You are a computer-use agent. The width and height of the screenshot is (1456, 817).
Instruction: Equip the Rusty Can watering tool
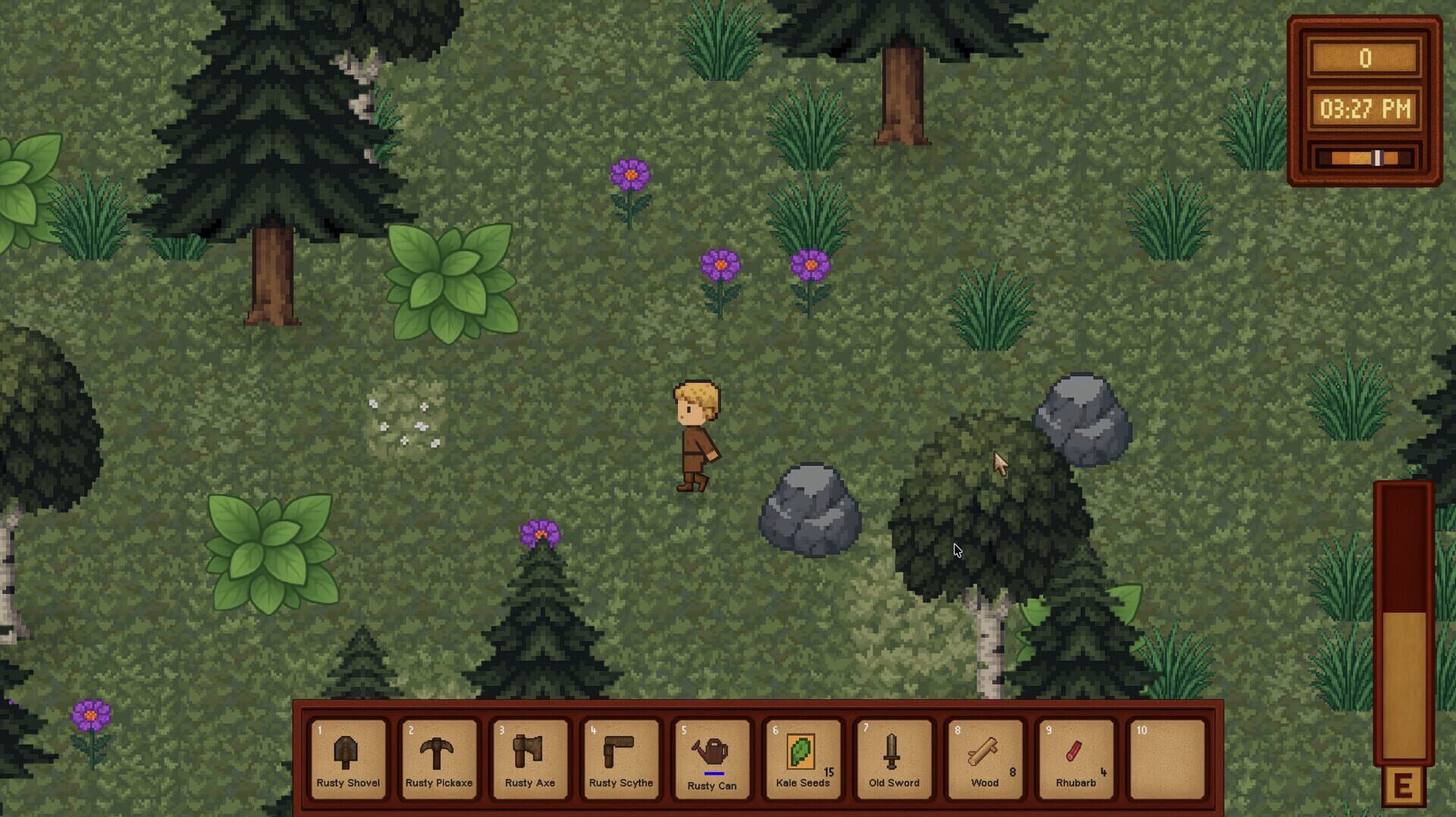pyautogui.click(x=712, y=759)
